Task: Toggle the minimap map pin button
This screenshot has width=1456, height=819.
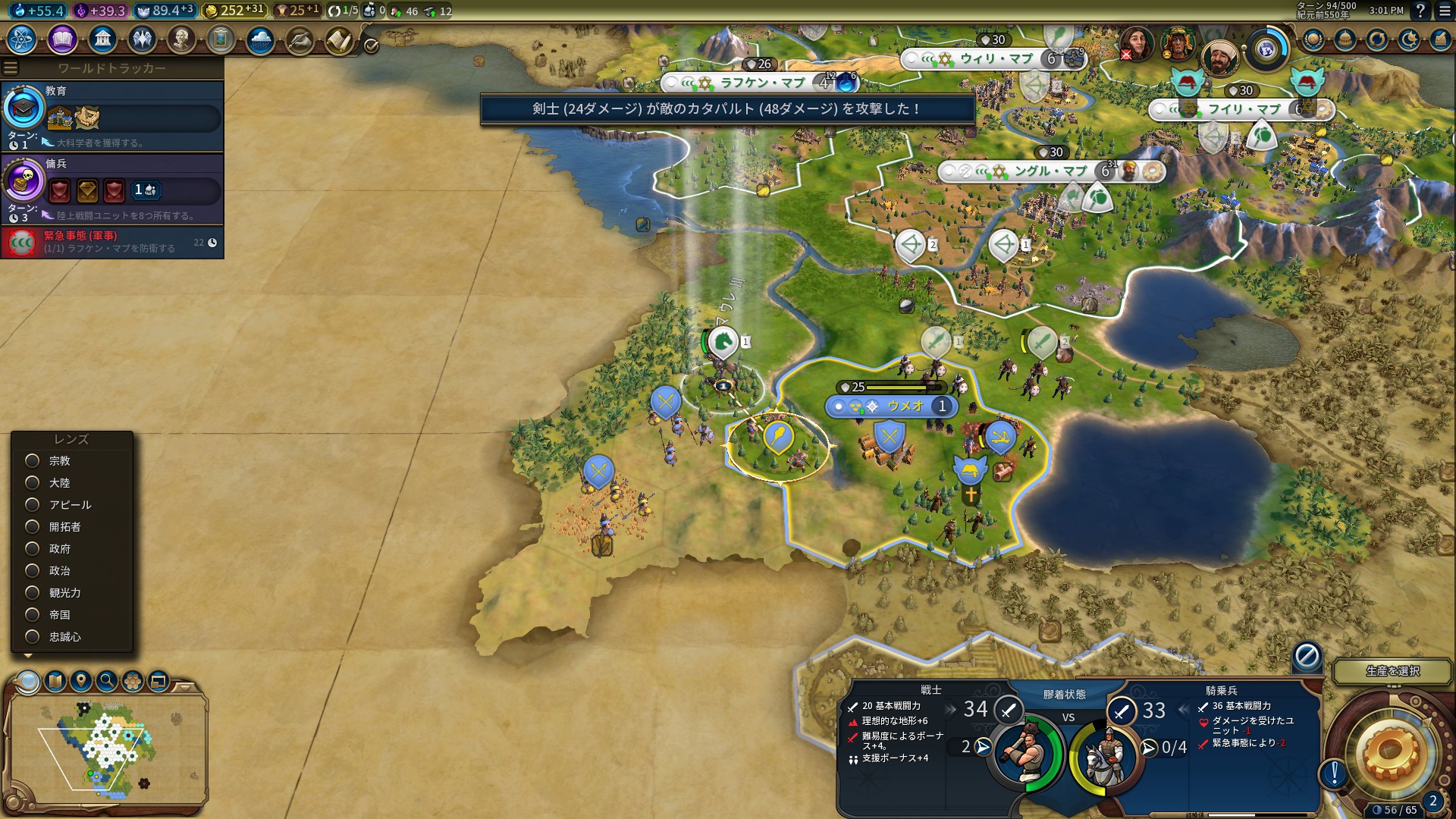Action: pos(81,681)
